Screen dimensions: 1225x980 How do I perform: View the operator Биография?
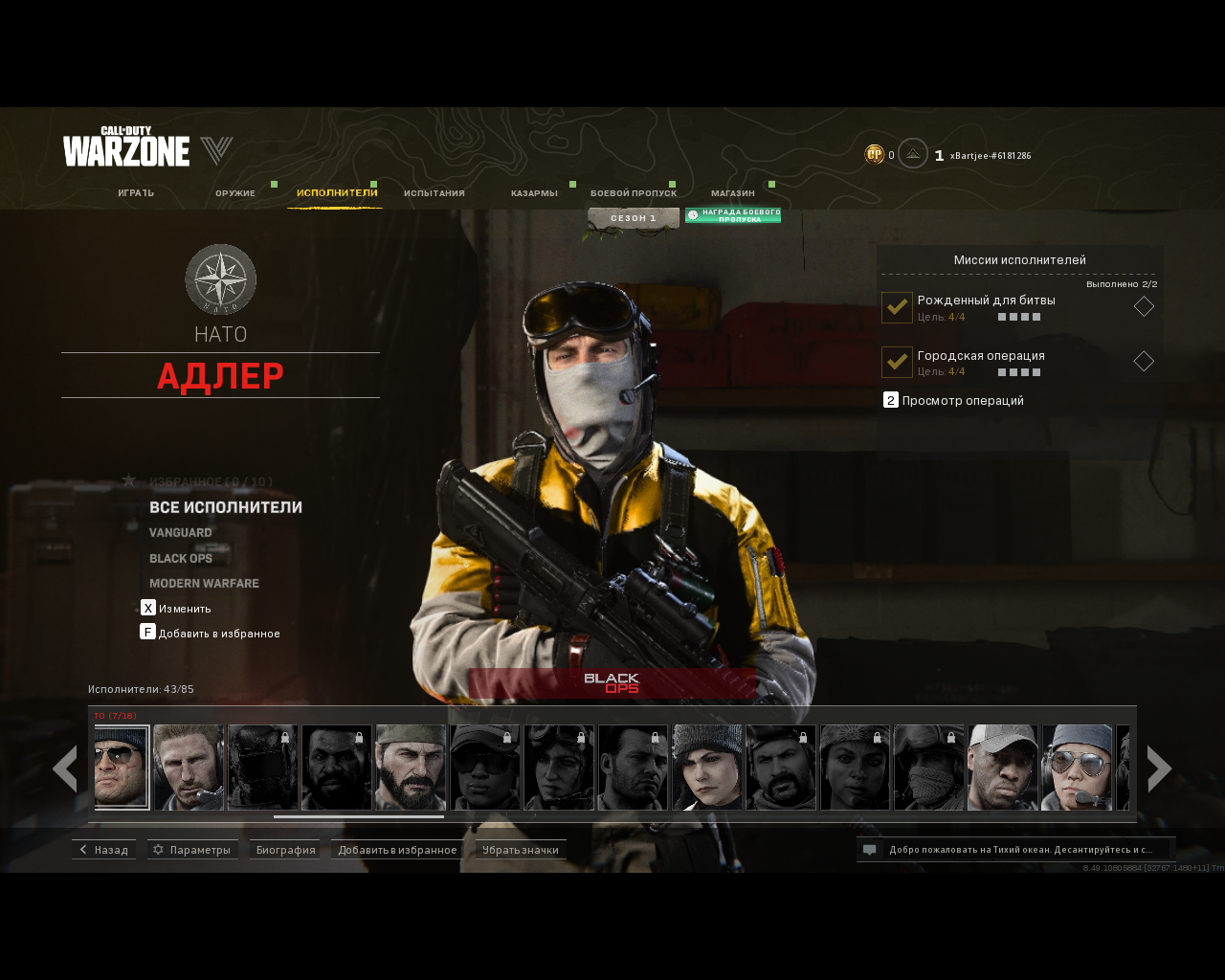tap(285, 850)
